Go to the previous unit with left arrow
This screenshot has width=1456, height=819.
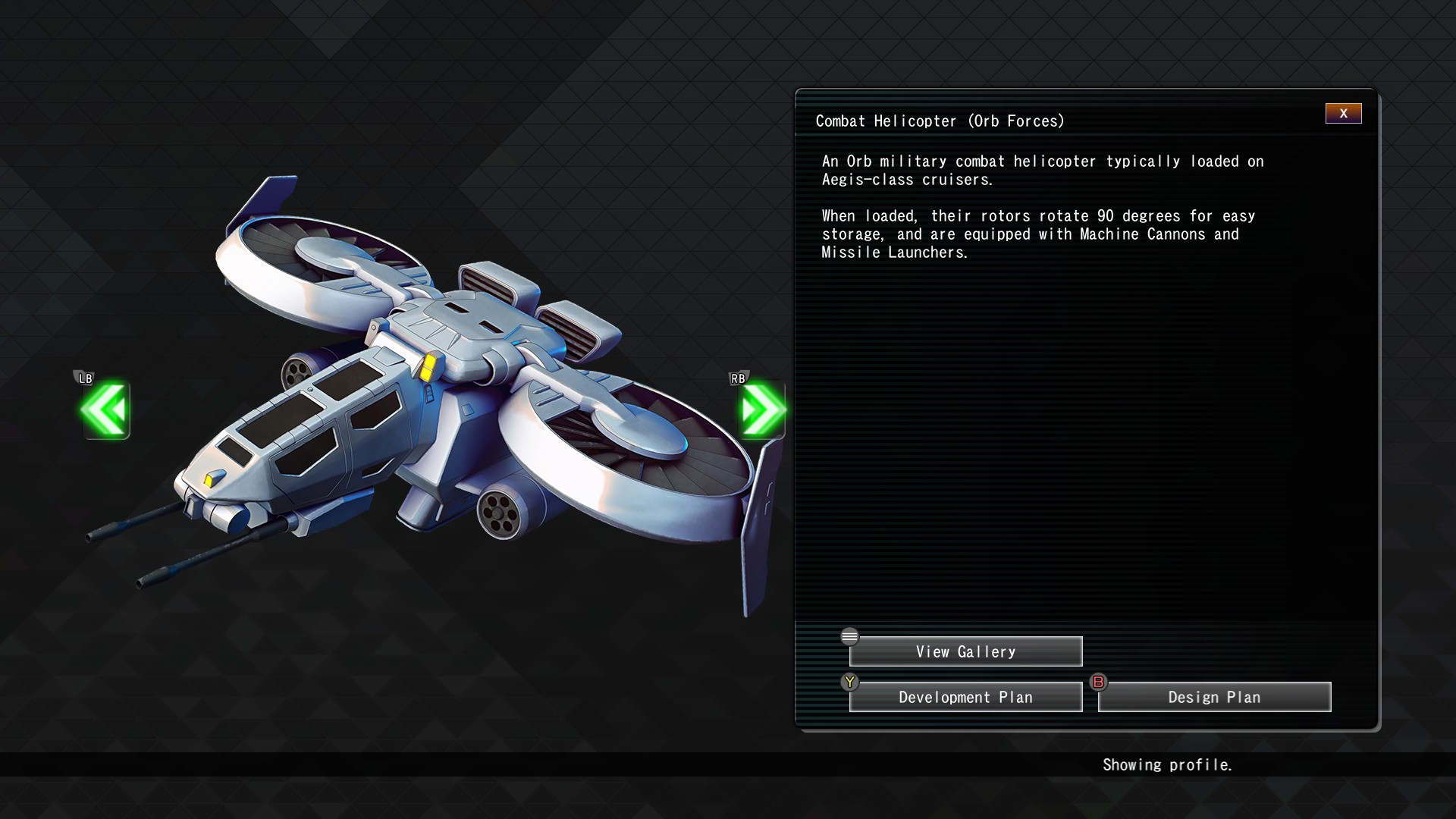click(x=105, y=410)
